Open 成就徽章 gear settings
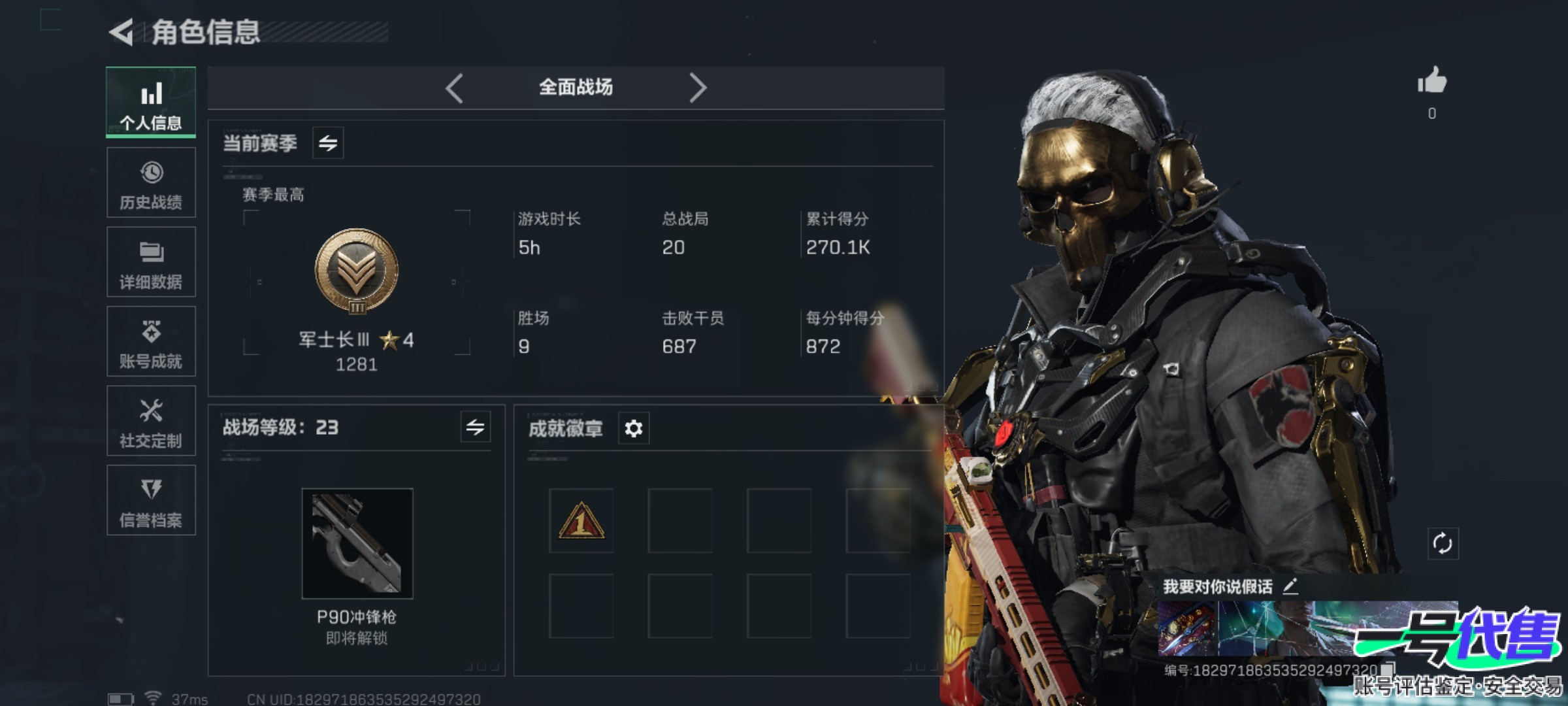 click(634, 429)
